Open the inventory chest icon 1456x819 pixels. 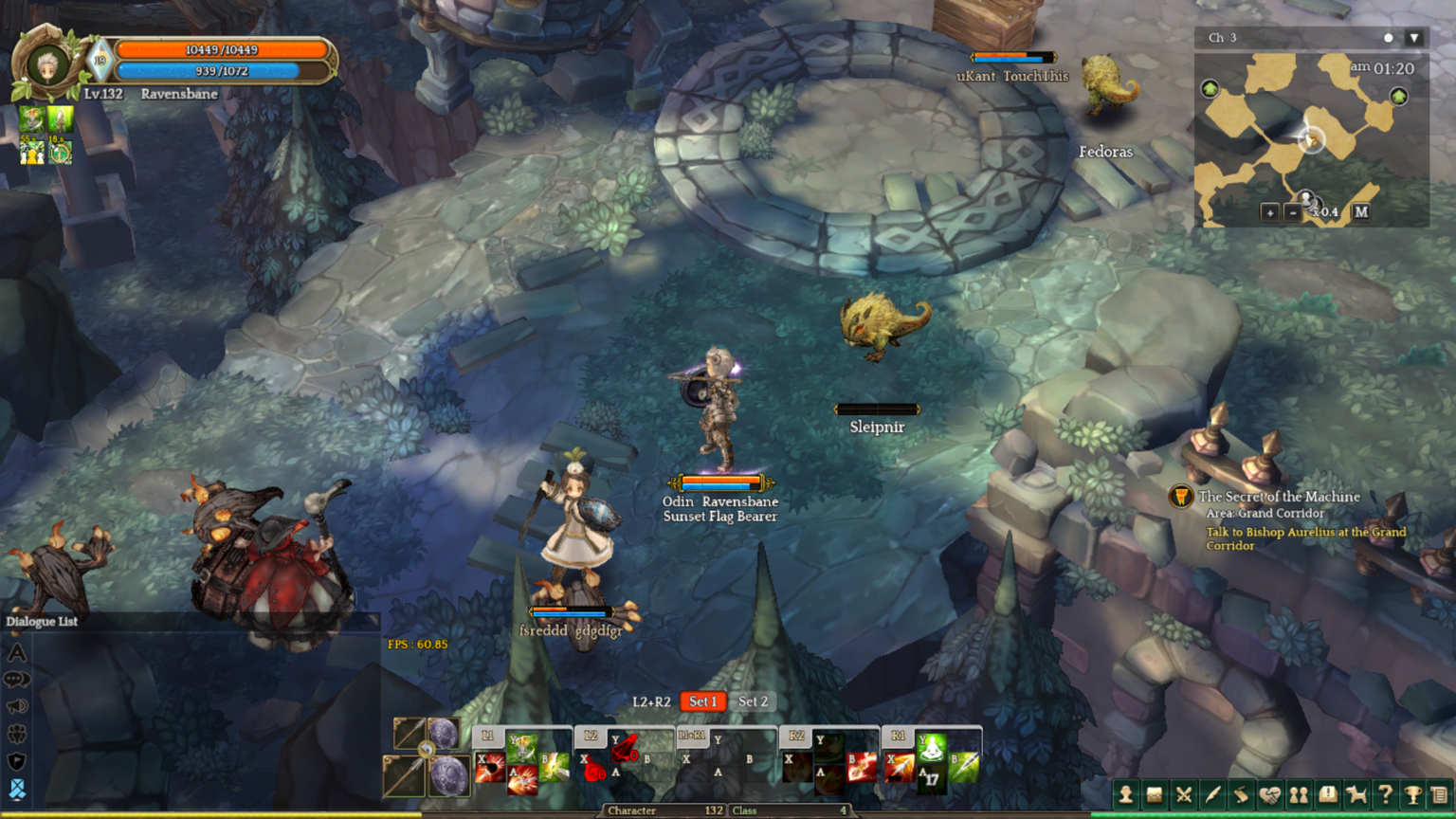1155,794
